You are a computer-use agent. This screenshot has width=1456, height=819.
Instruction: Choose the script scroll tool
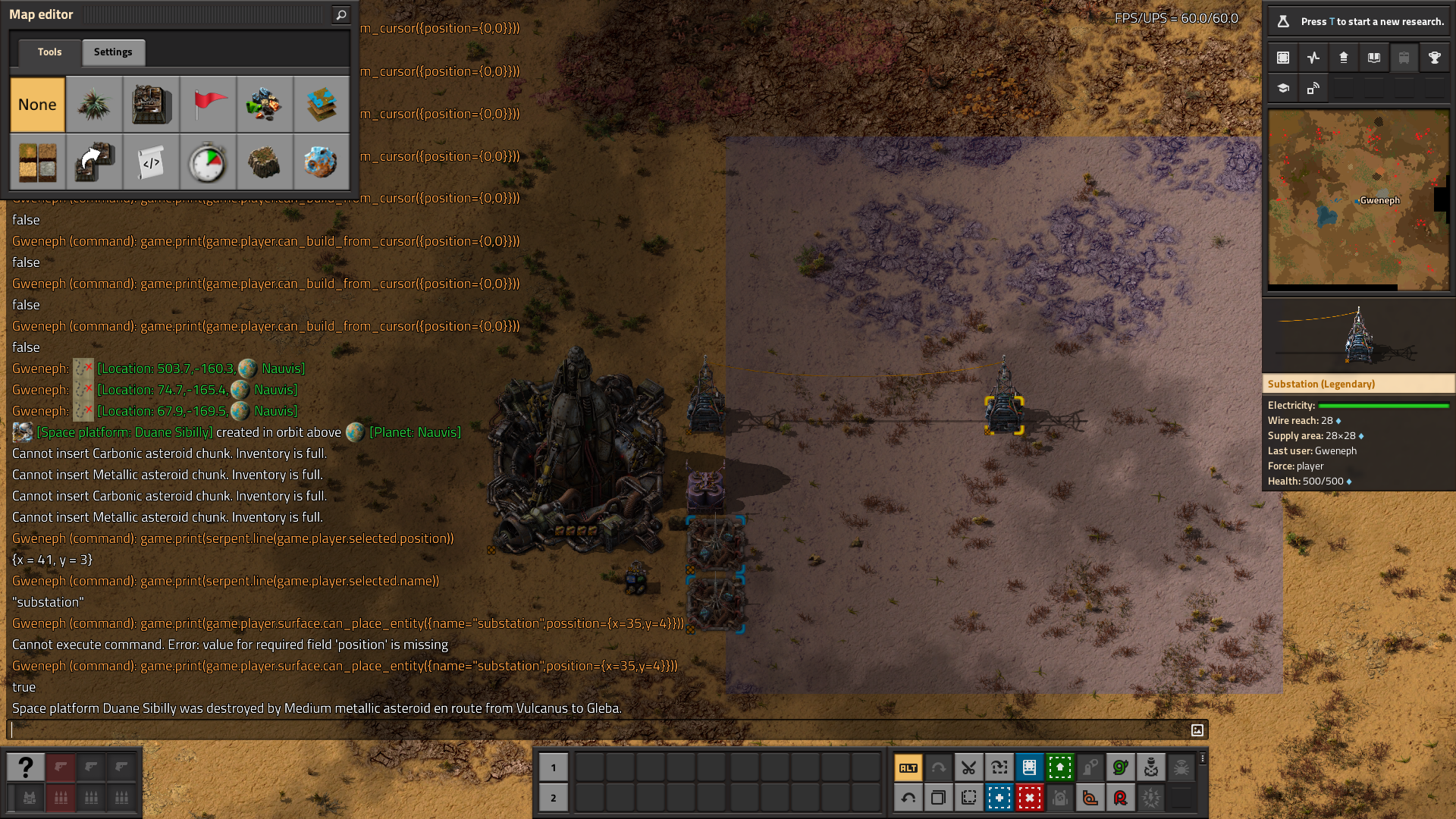[x=151, y=162]
